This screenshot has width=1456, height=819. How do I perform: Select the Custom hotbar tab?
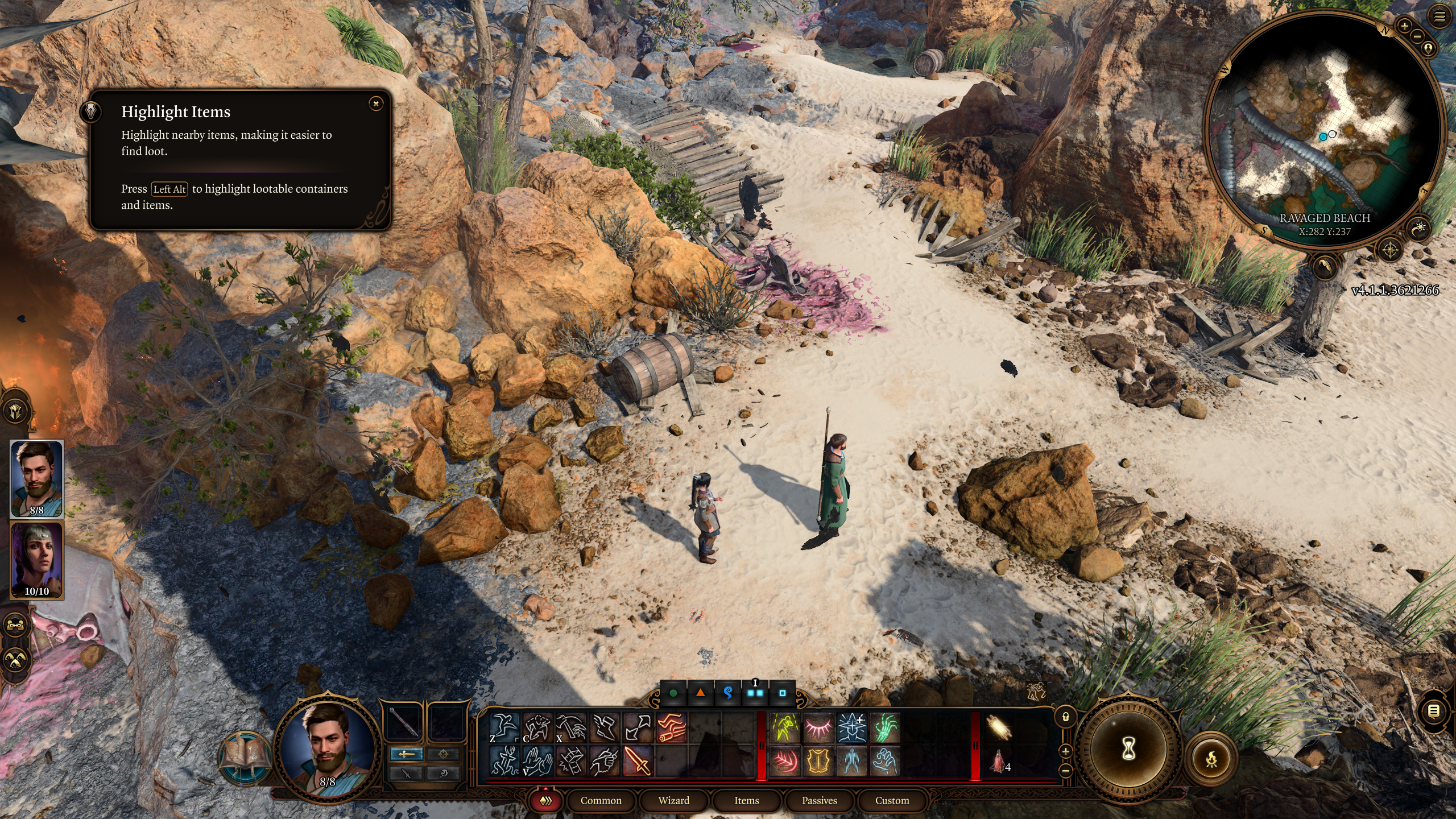892,800
